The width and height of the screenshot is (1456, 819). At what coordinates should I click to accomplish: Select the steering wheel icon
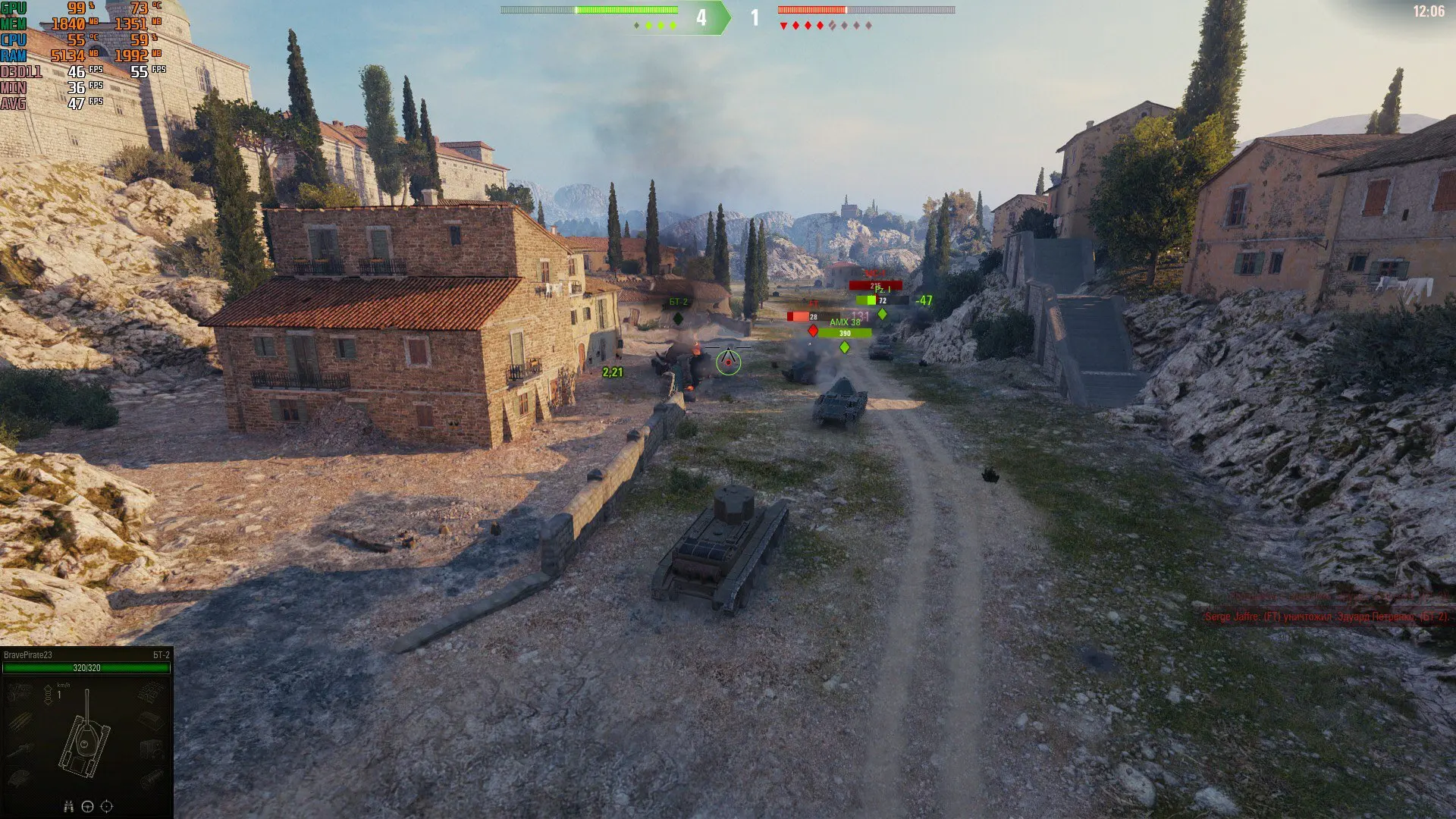tap(87, 807)
